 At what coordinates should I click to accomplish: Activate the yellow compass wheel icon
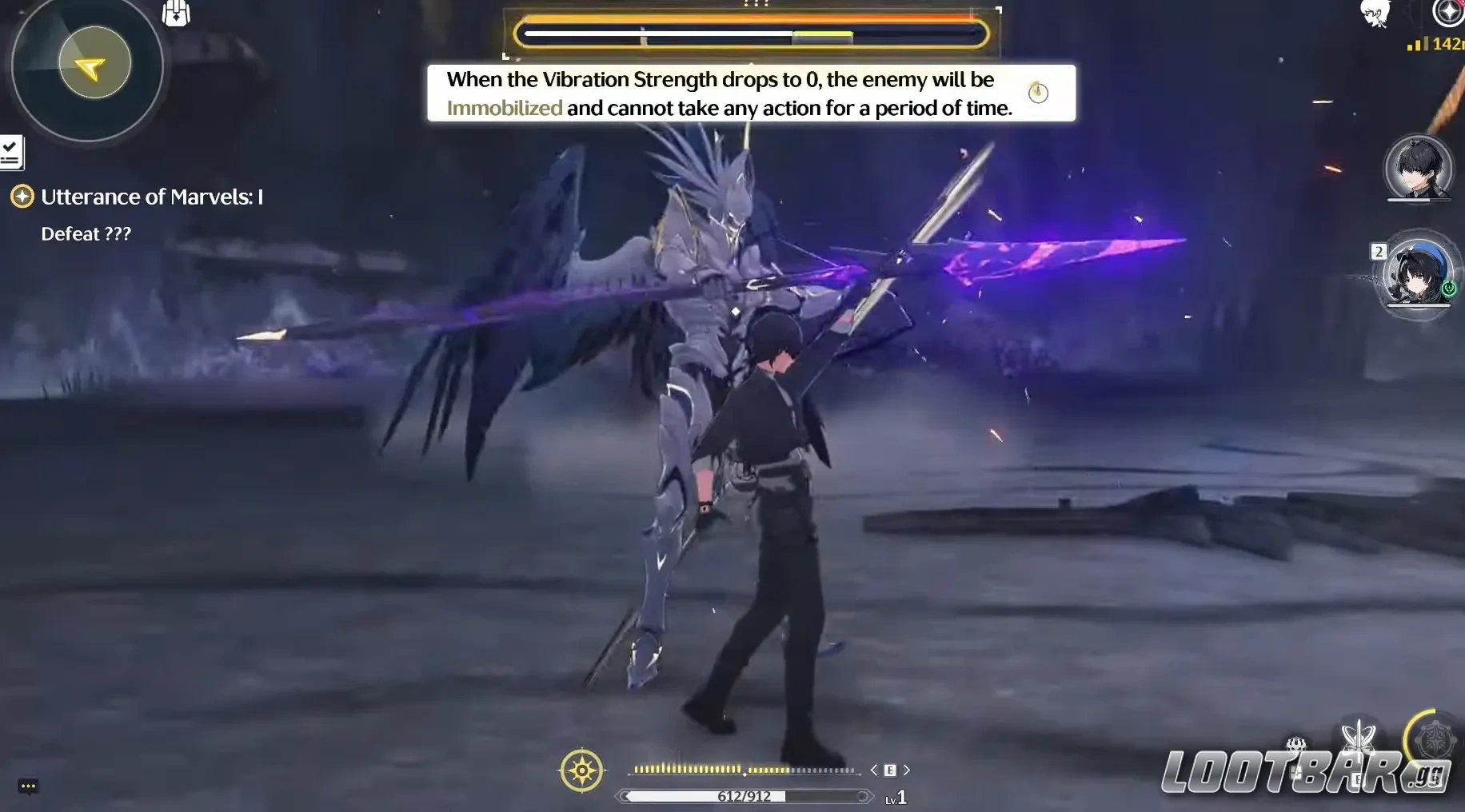point(581,770)
